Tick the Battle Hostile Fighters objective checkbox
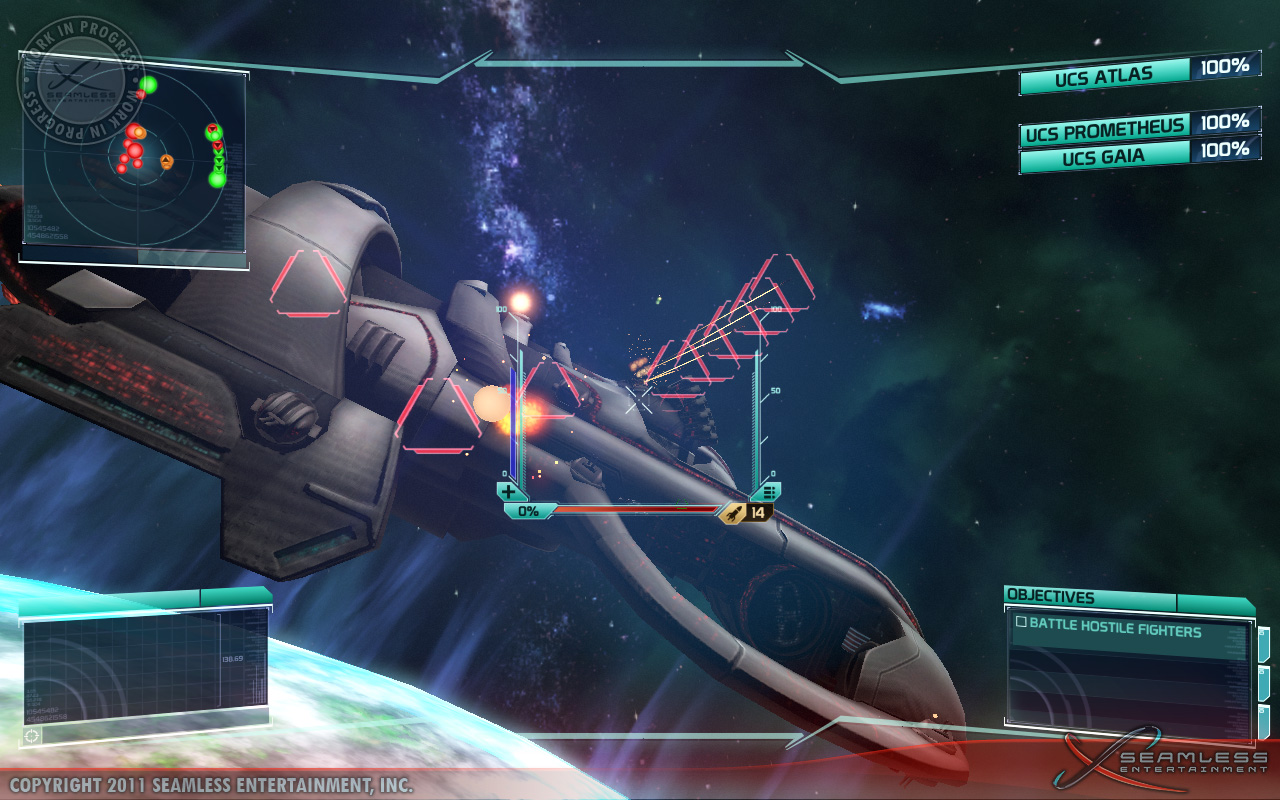1280x800 pixels. pyautogui.click(x=1021, y=622)
